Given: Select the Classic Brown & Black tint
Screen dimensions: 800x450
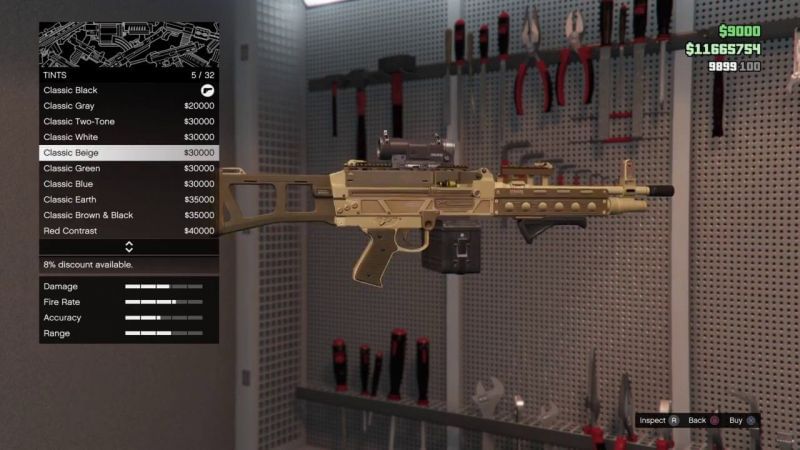Looking at the screenshot, I should click(x=128, y=215).
